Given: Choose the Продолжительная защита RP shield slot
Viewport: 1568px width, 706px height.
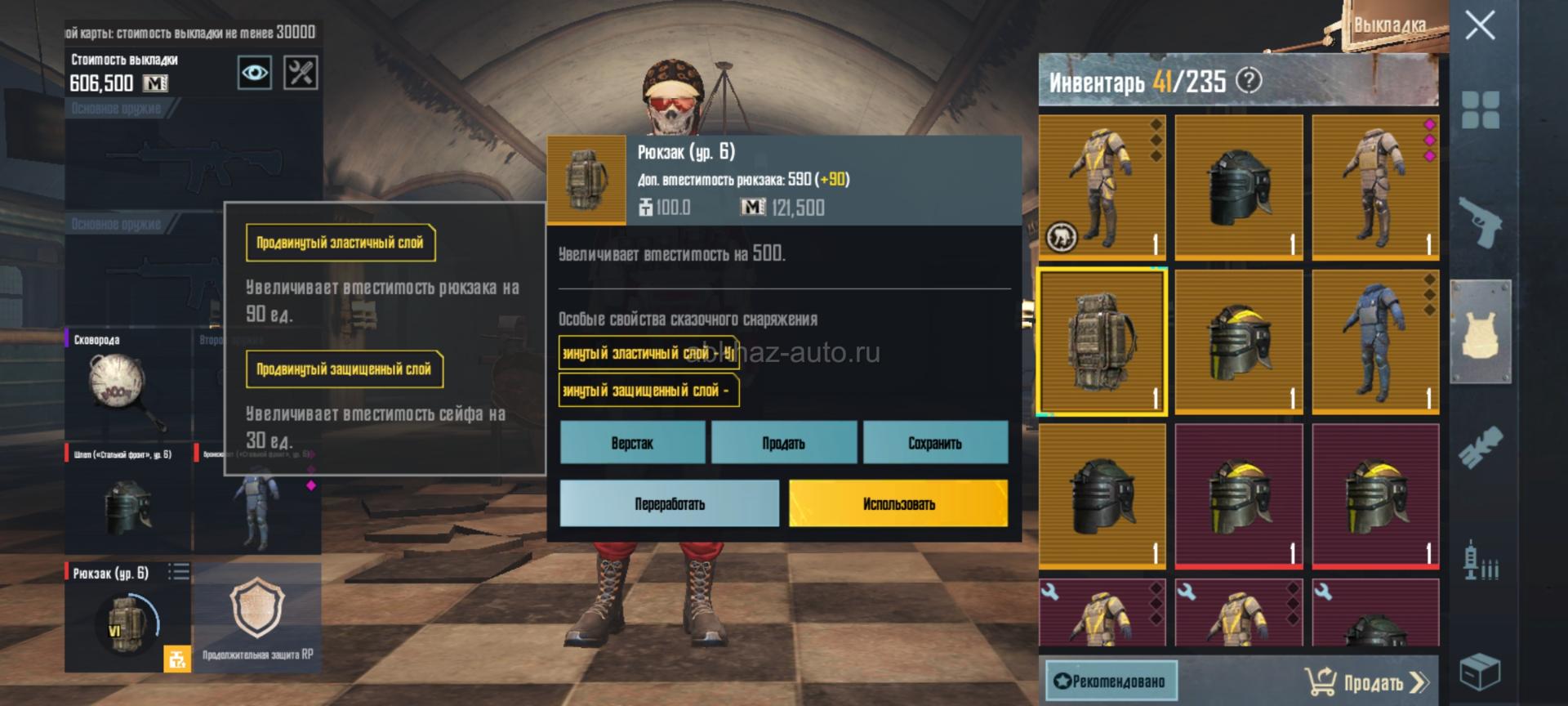Looking at the screenshot, I should (x=257, y=617).
